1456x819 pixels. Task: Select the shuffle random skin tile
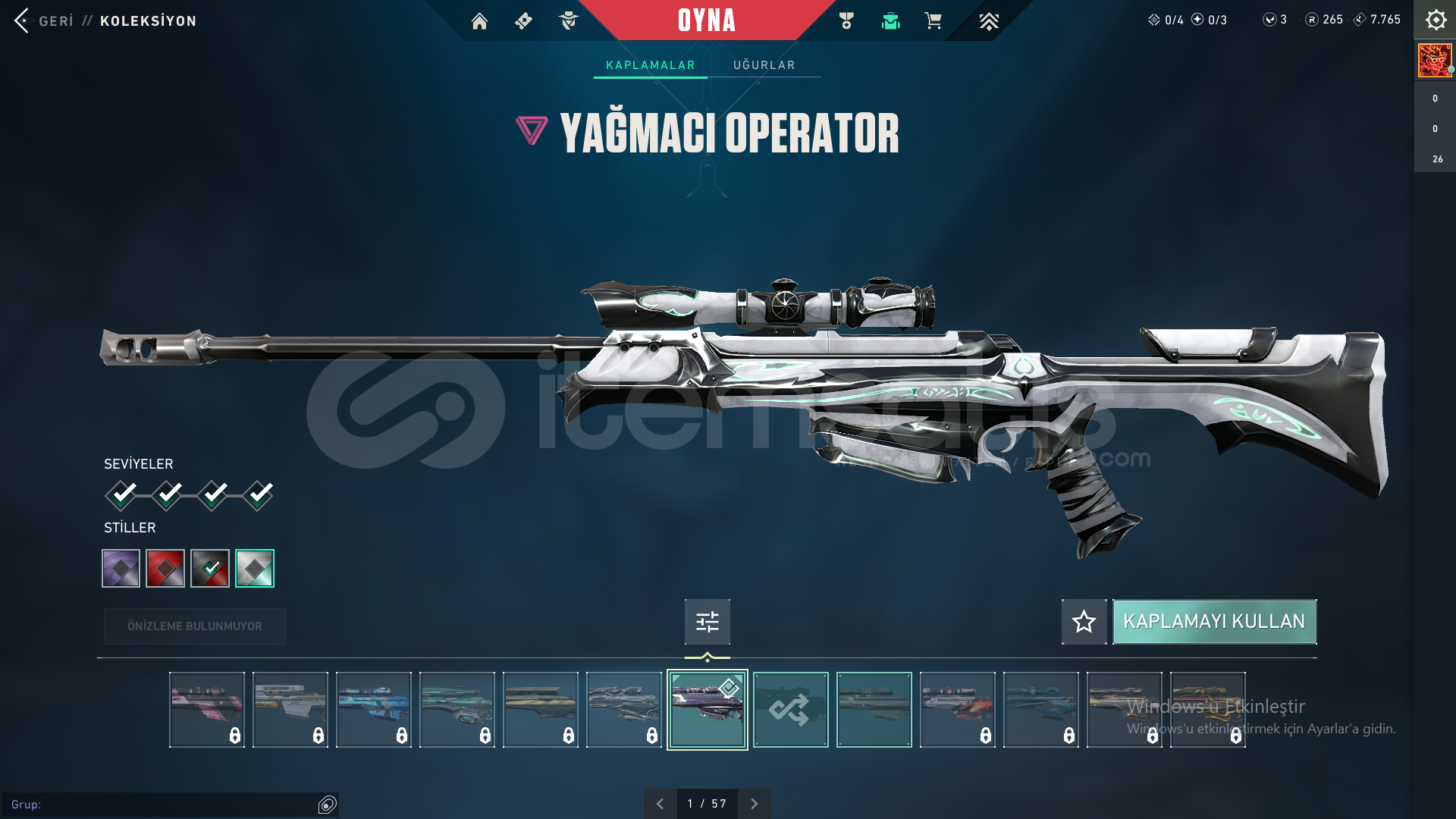[790, 710]
